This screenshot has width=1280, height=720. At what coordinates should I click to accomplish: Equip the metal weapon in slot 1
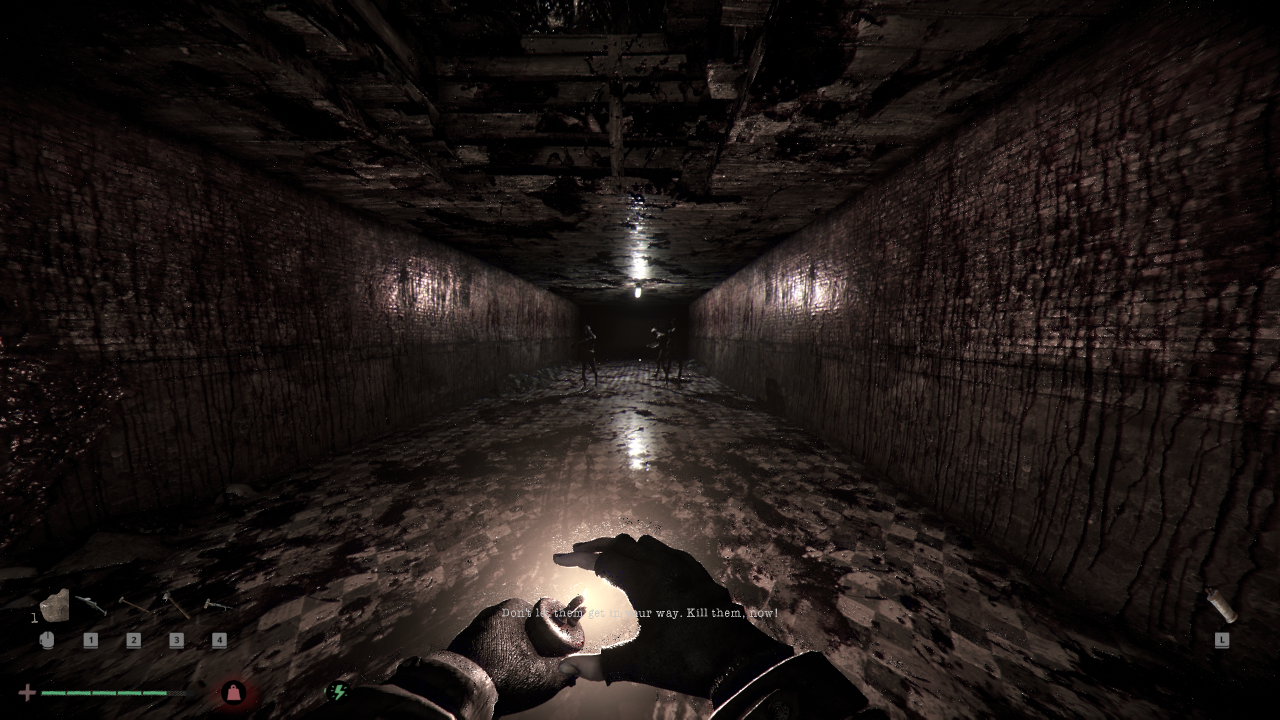(x=90, y=605)
